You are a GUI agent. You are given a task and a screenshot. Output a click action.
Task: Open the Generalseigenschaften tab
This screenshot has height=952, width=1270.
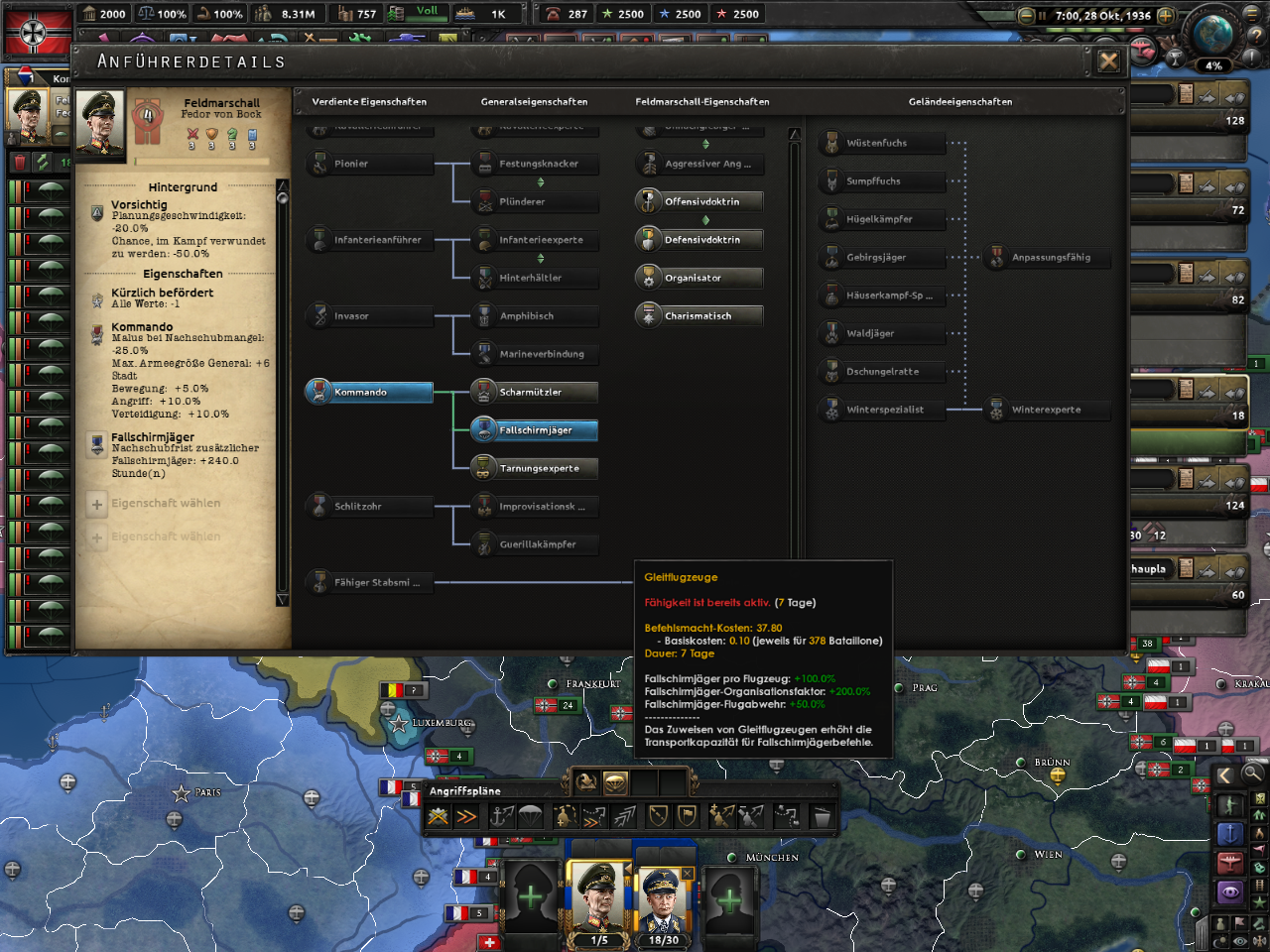point(533,101)
